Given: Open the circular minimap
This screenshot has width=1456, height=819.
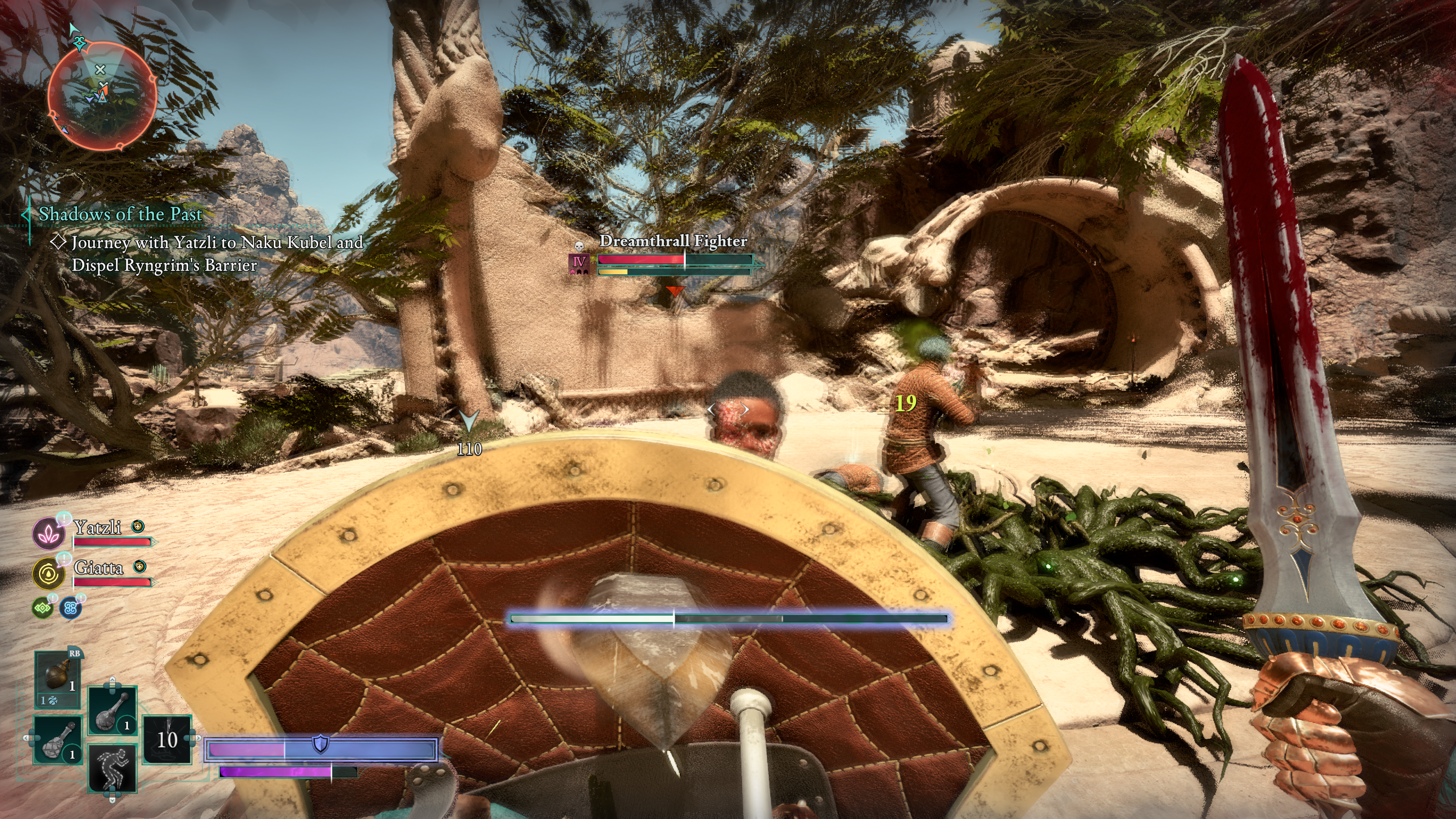Looking at the screenshot, I should point(102,97).
